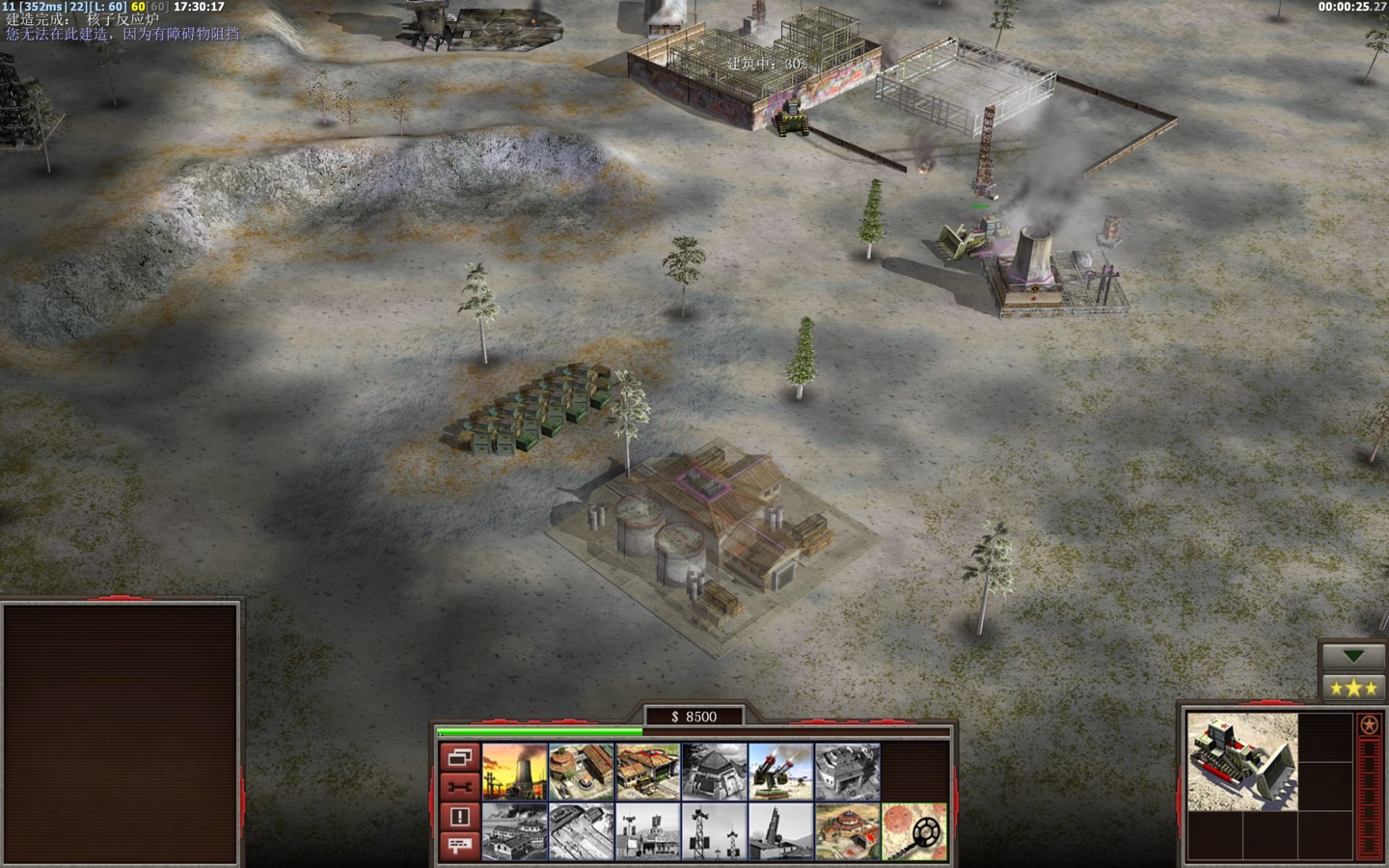The width and height of the screenshot is (1389, 868).
Task: Choose the Command Center build icon
Action: [848, 831]
